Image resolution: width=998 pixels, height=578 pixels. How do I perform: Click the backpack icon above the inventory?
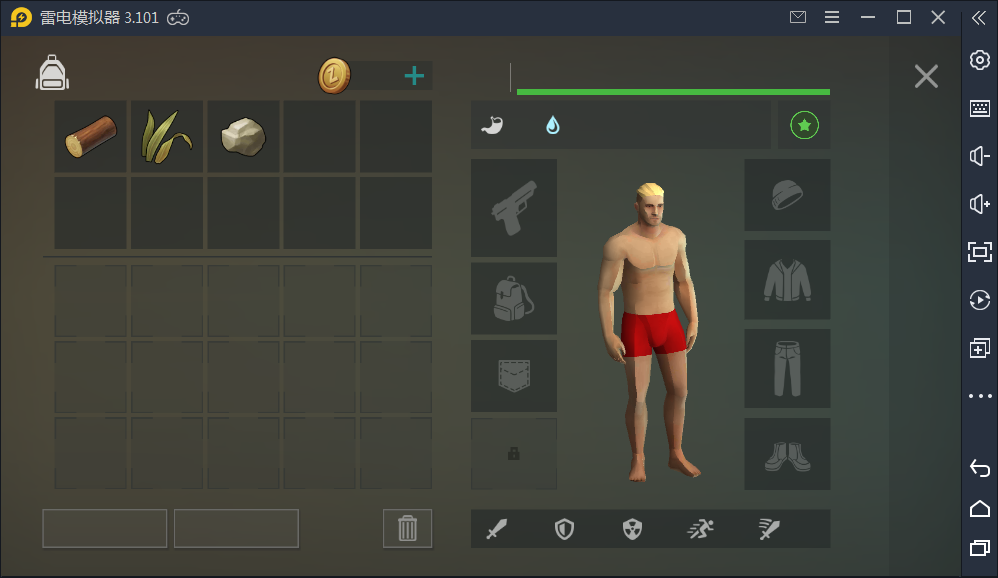(x=52, y=73)
